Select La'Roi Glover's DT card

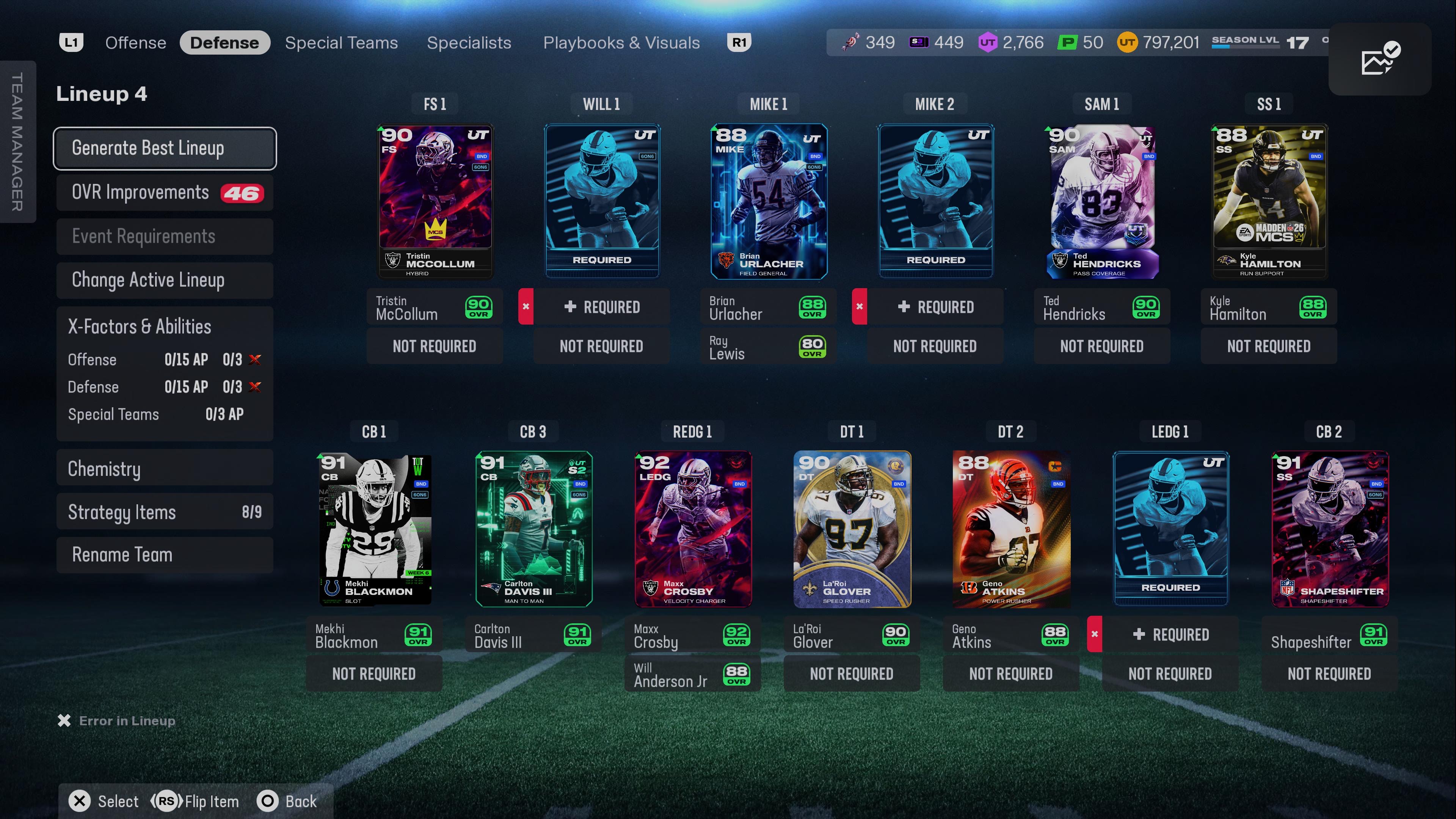tap(852, 529)
